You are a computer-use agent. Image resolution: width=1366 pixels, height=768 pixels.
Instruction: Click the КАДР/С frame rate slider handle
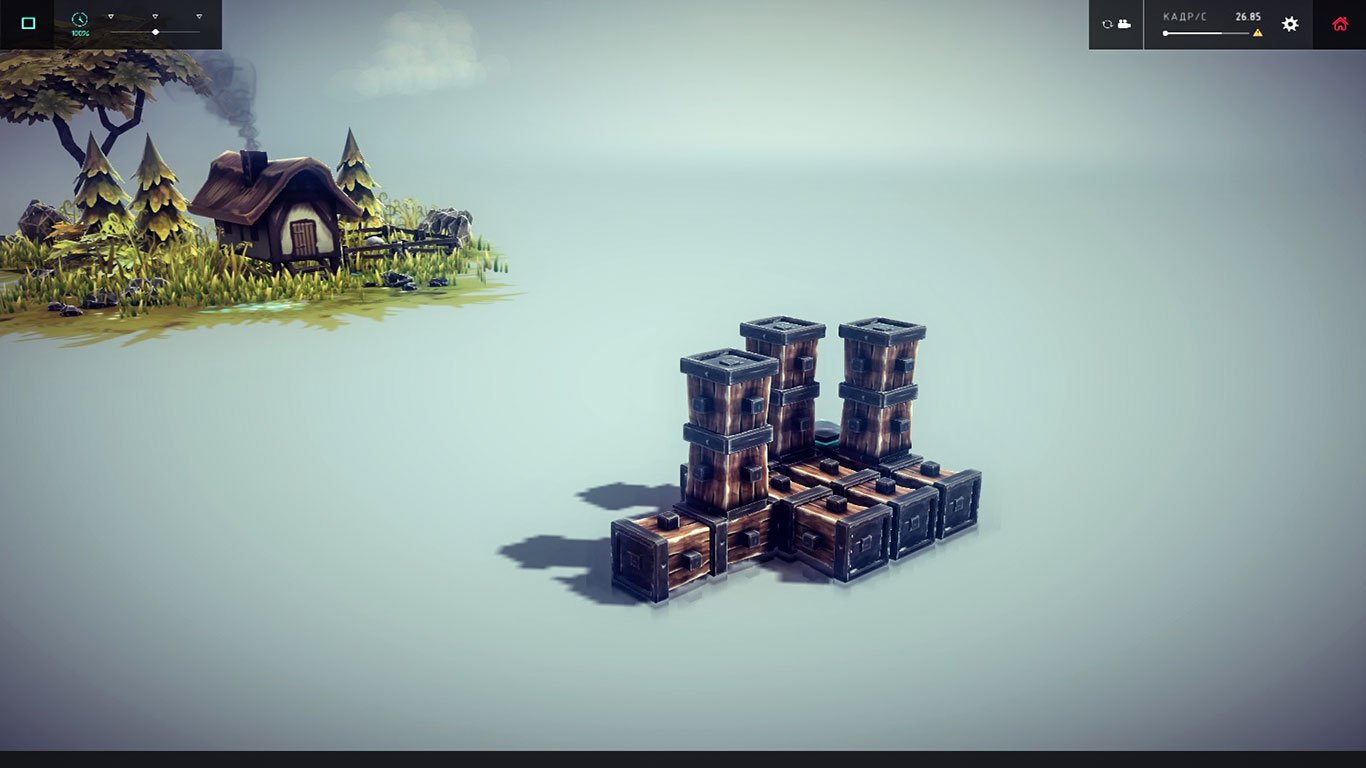click(x=1166, y=32)
